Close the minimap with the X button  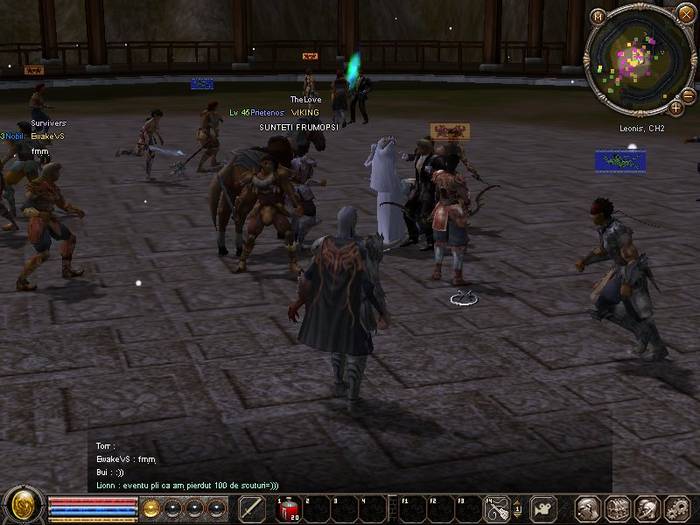click(x=685, y=14)
